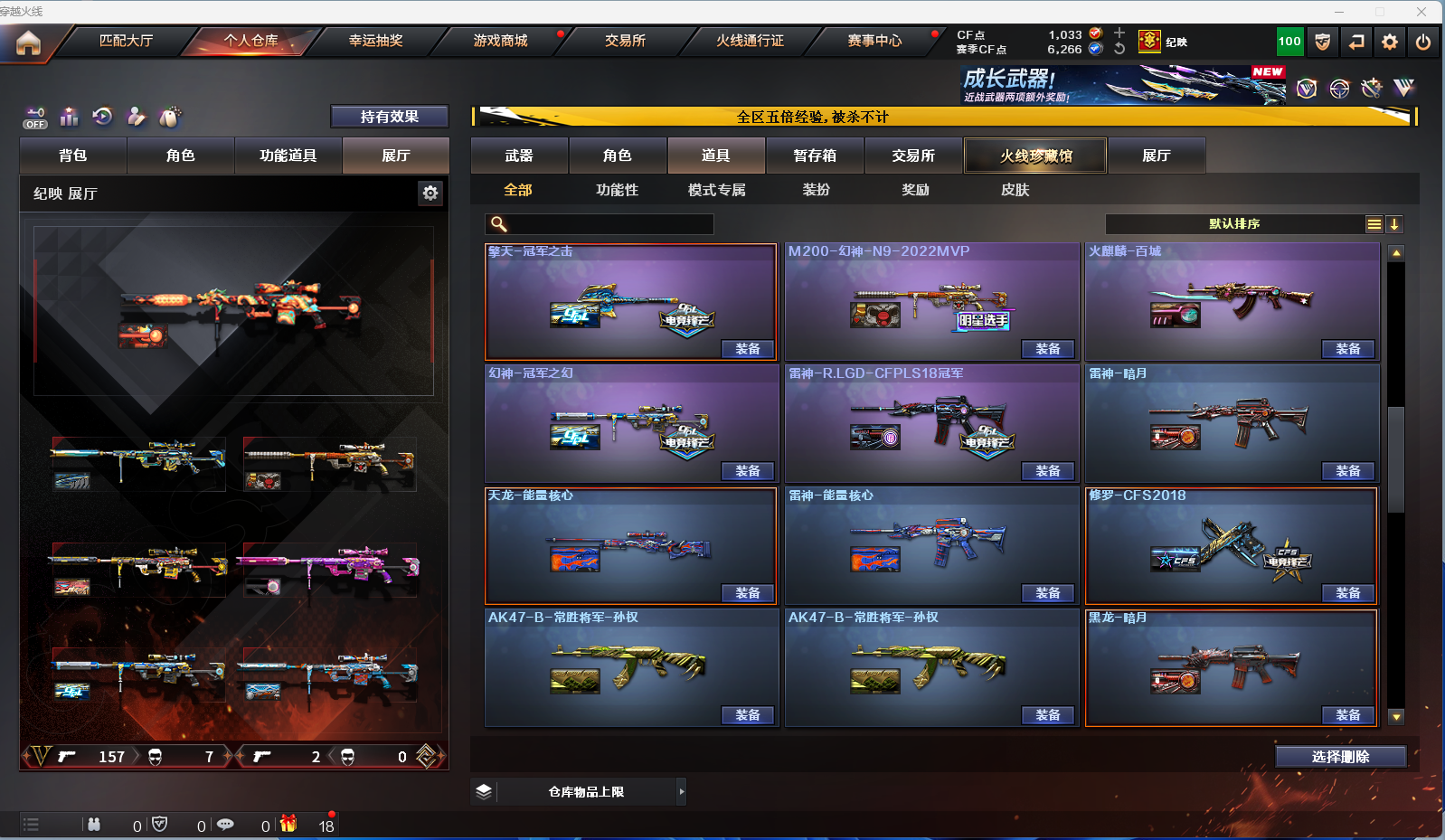The image size is (1445, 840).
Task: Open 赛事中心 tournament center
Action: pyautogui.click(x=874, y=41)
